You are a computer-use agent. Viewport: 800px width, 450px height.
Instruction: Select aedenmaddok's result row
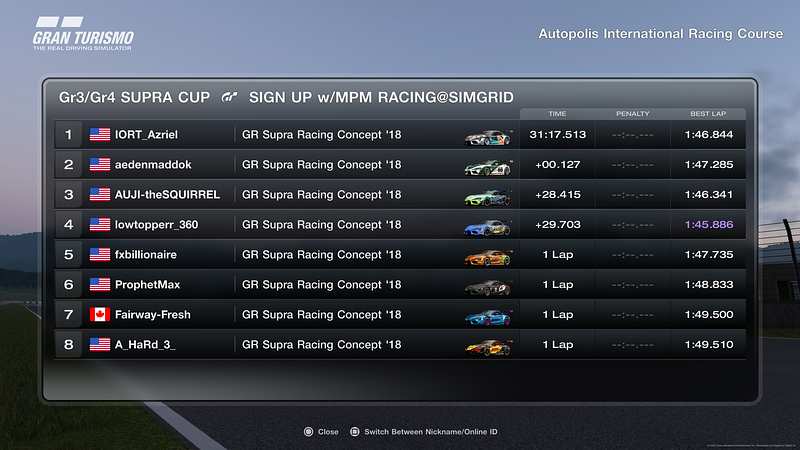[400, 164]
